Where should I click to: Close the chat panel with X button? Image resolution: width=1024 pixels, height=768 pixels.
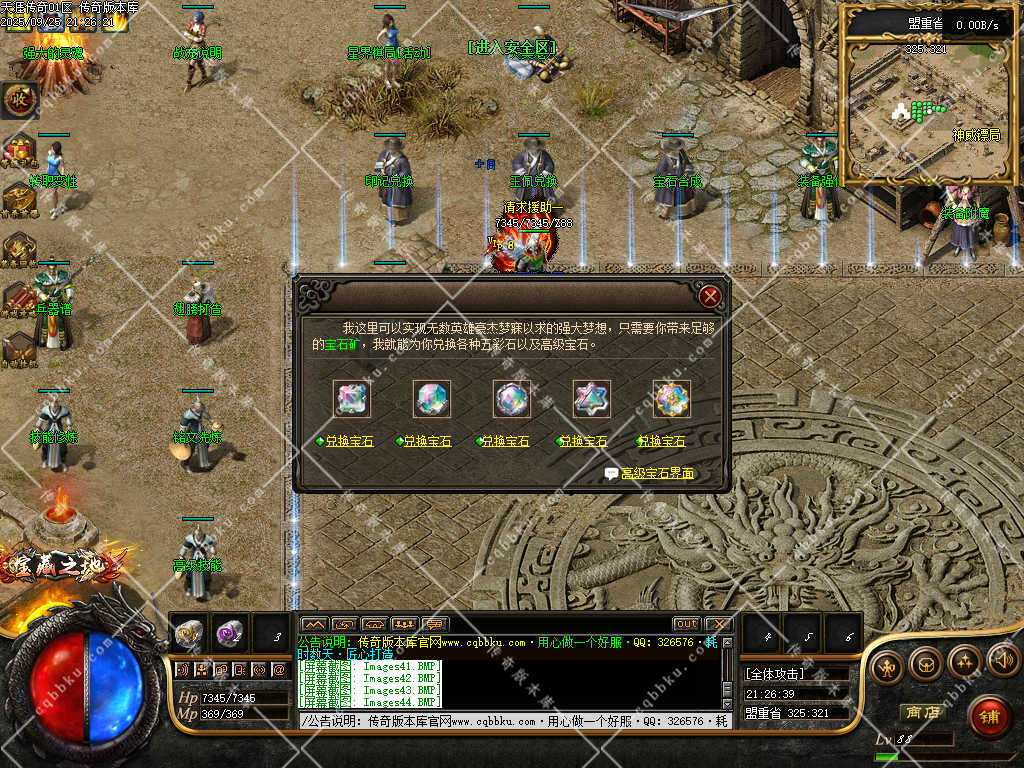pos(717,624)
